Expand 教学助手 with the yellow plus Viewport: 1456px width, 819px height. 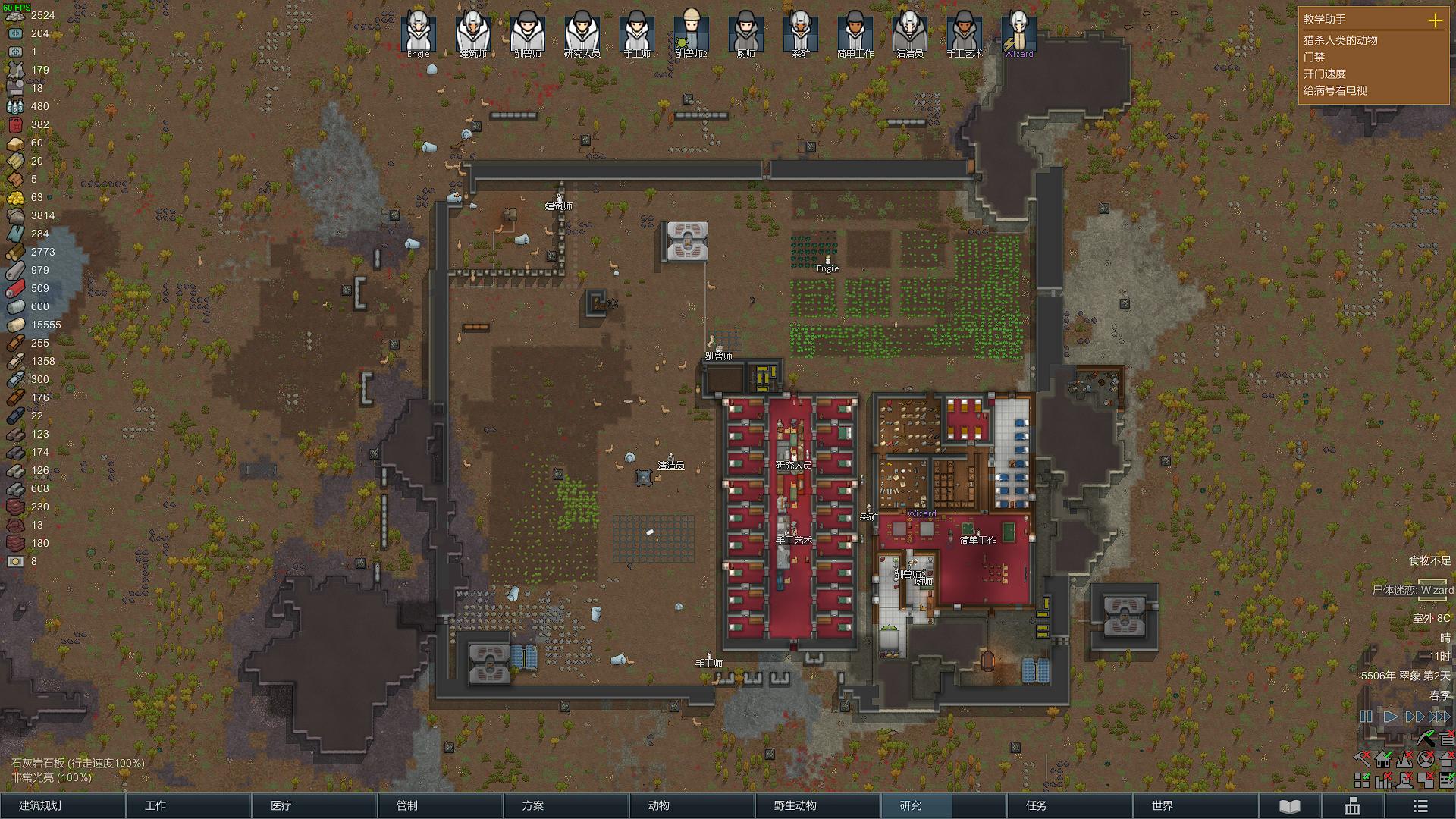click(x=1435, y=20)
